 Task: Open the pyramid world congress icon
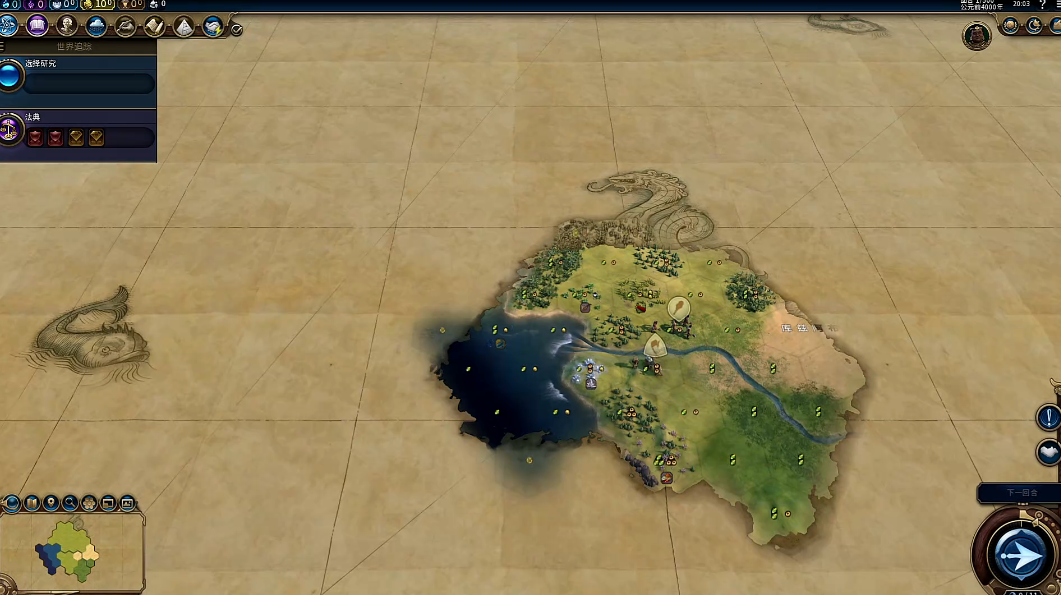tap(184, 26)
